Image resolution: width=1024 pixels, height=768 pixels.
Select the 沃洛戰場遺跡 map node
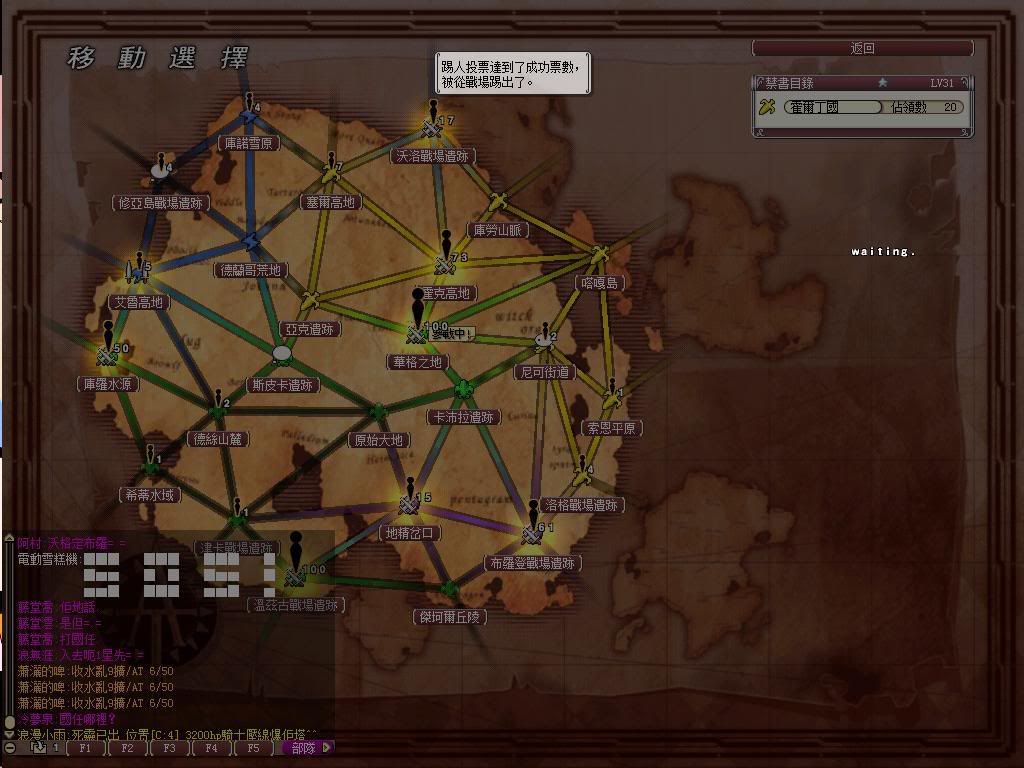pos(432,129)
